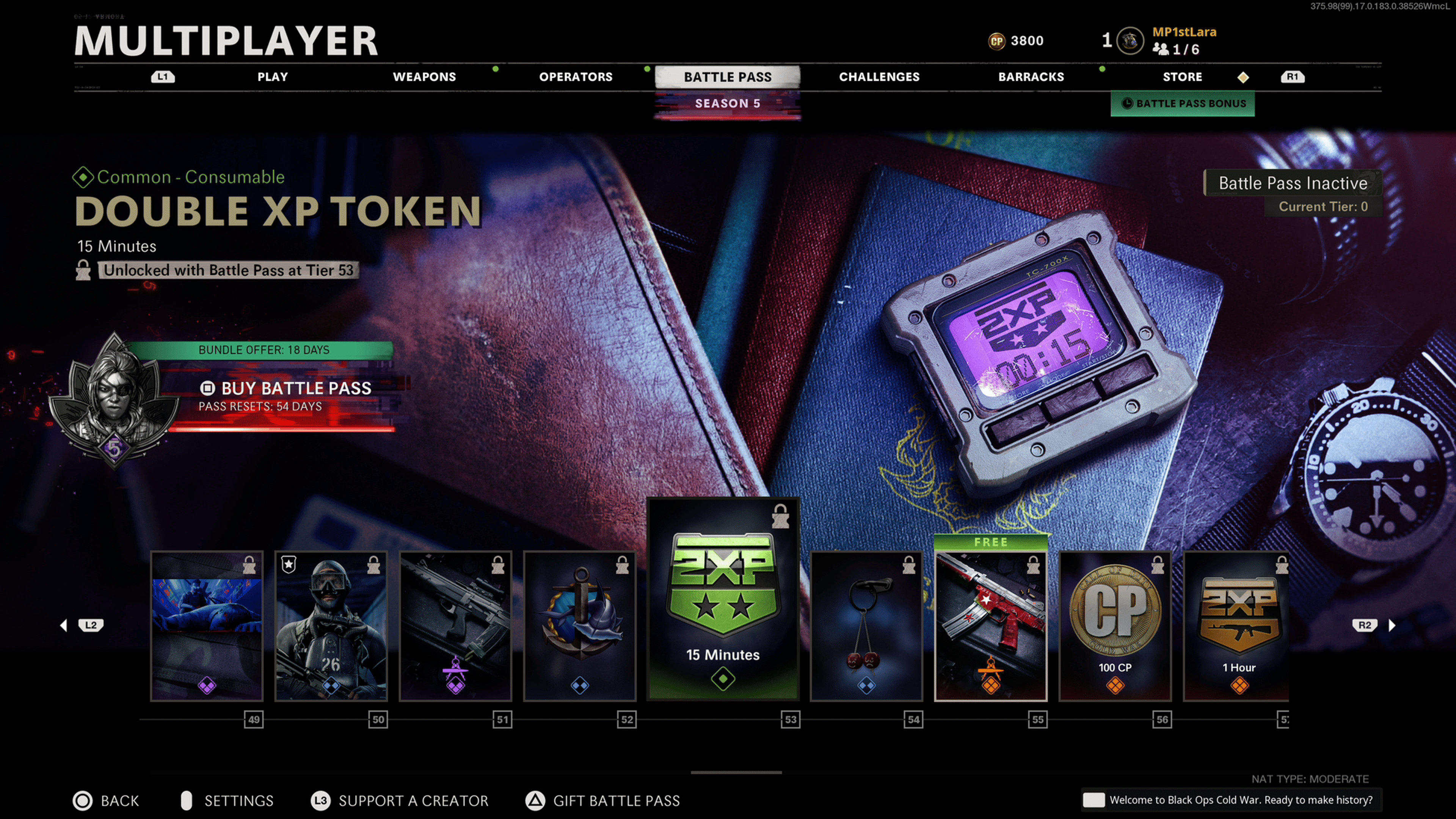Select the Battle Pass tab

(728, 77)
